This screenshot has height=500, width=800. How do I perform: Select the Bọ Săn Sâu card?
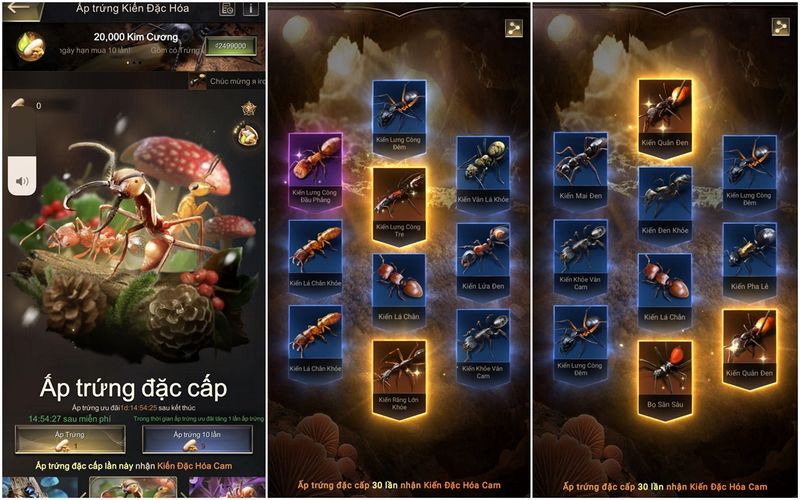point(665,377)
